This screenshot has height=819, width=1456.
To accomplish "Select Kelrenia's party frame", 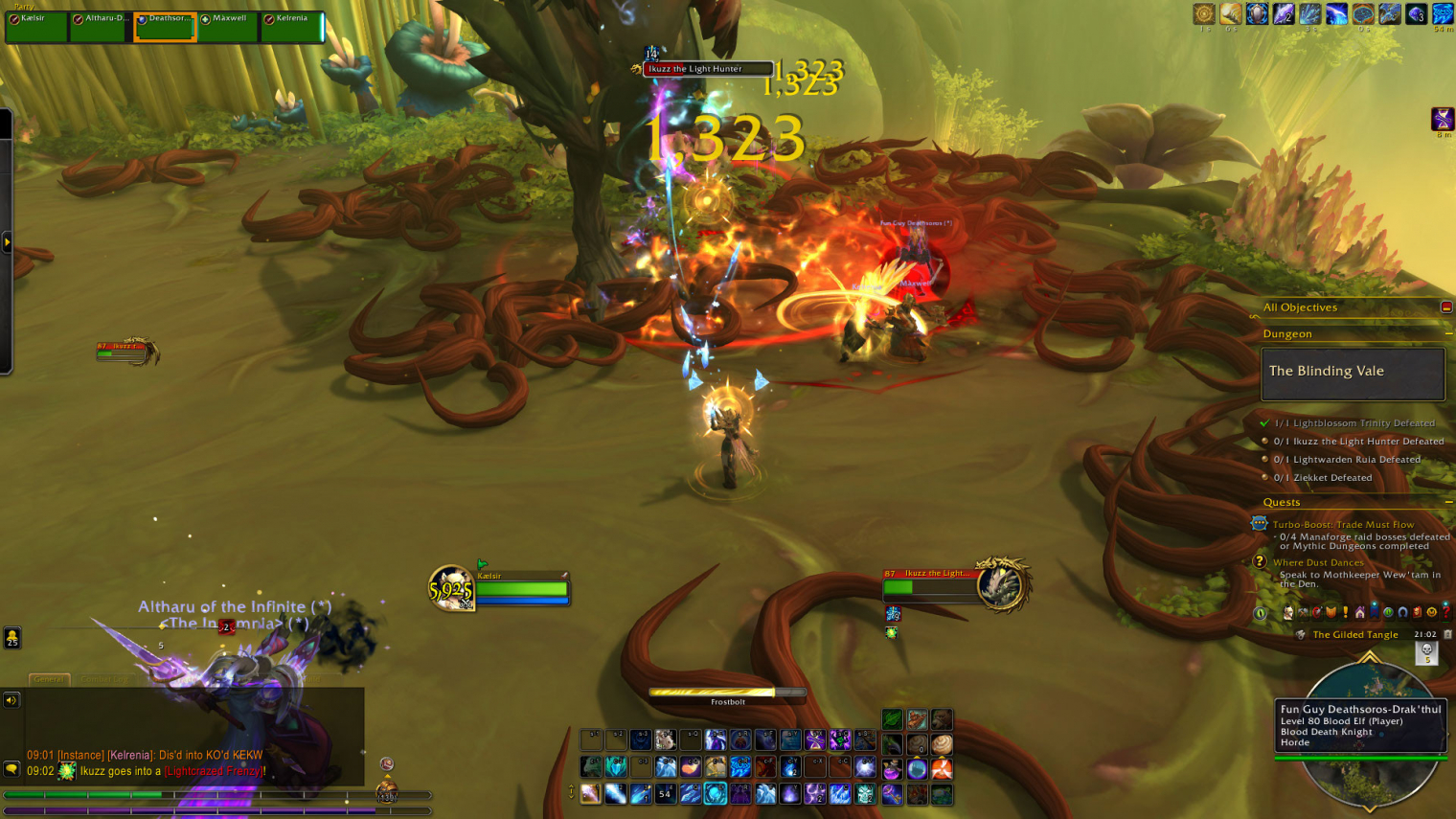I will (292, 27).
